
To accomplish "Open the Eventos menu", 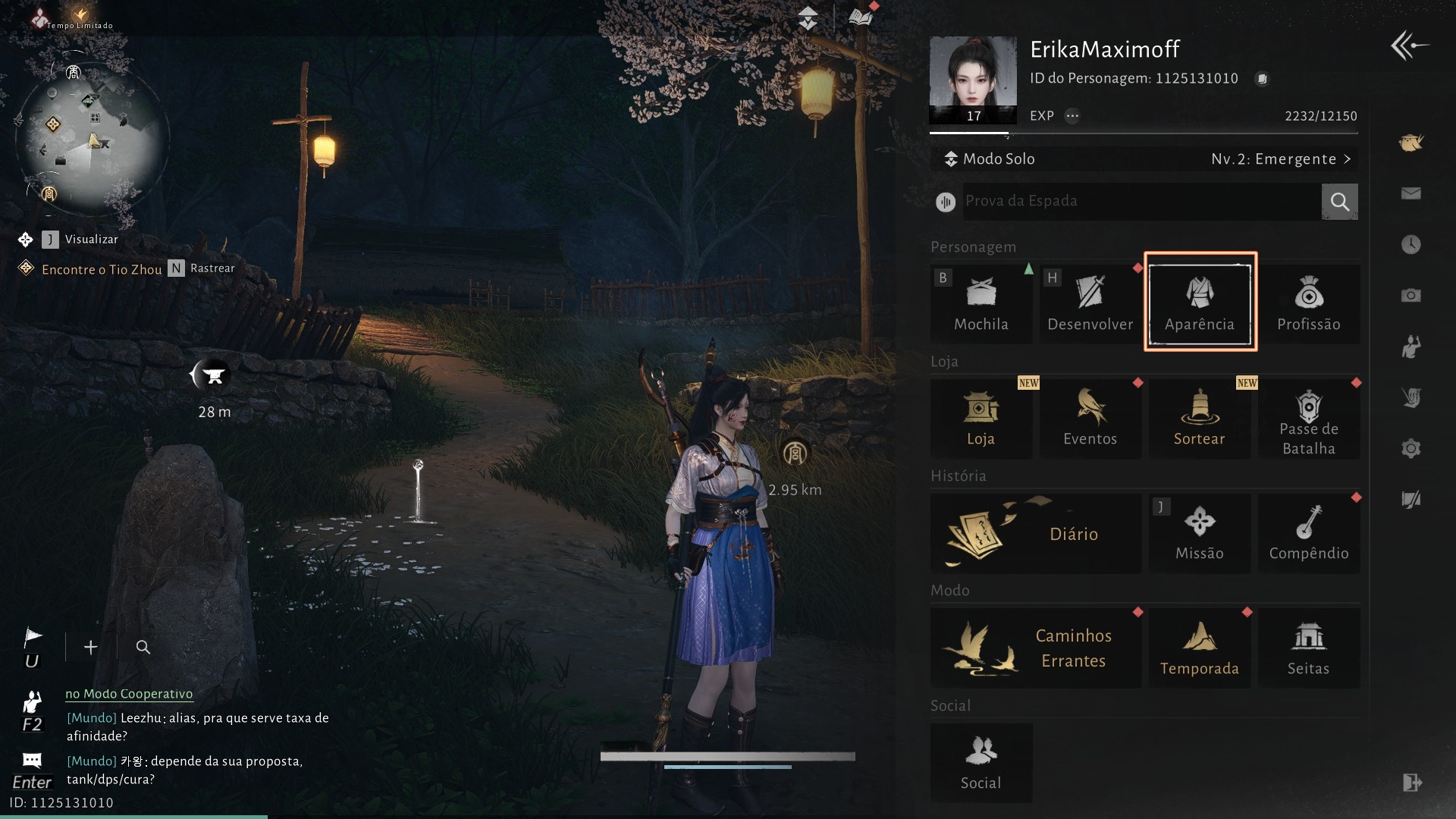I will pos(1090,418).
